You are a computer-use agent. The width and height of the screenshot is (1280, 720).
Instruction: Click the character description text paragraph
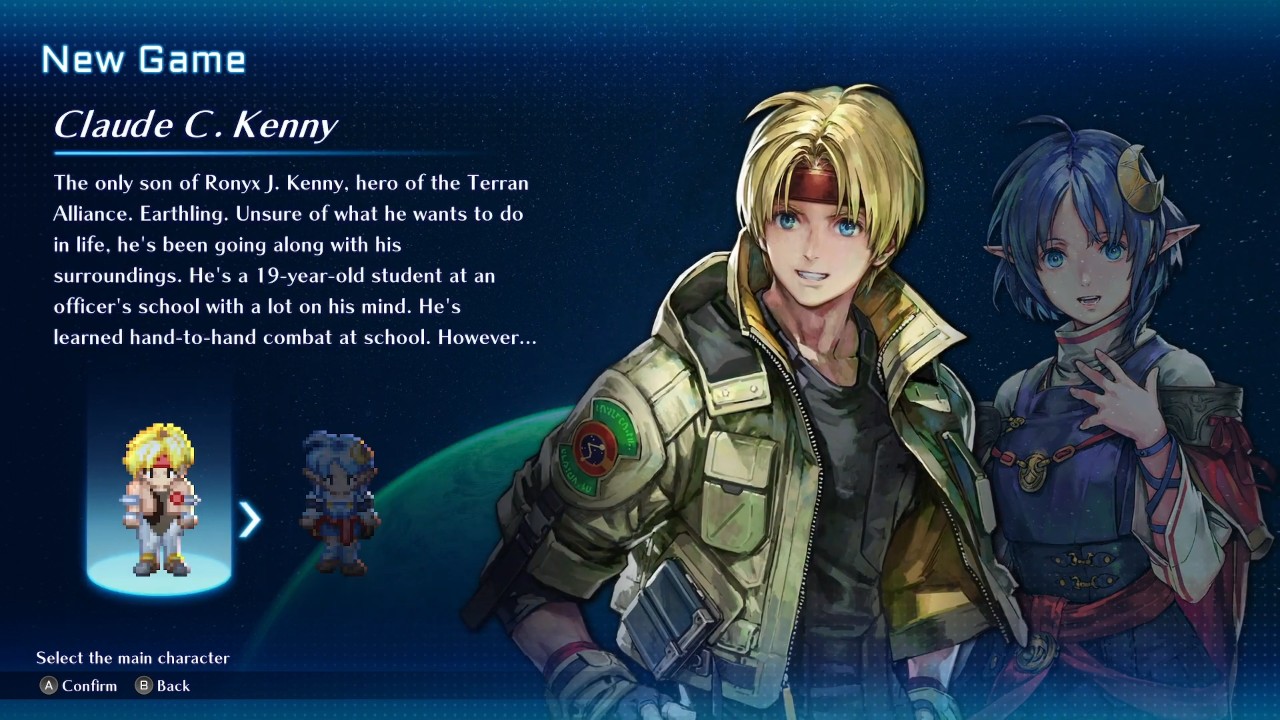[x=290, y=260]
